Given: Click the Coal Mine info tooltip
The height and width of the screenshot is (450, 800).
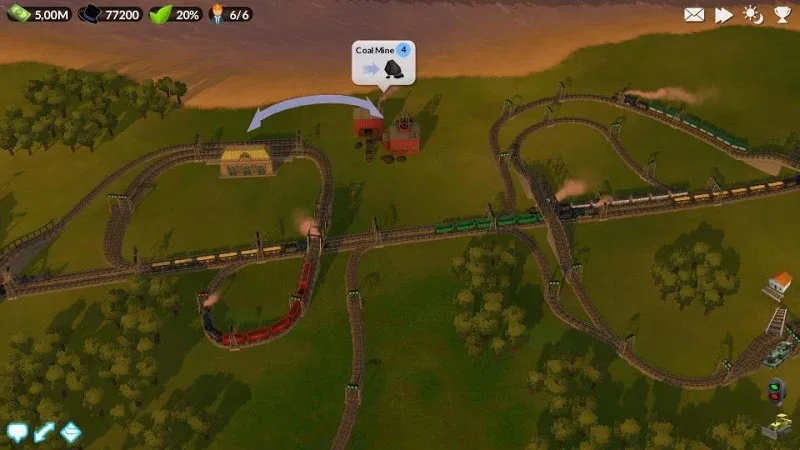Looking at the screenshot, I should click(x=381, y=61).
